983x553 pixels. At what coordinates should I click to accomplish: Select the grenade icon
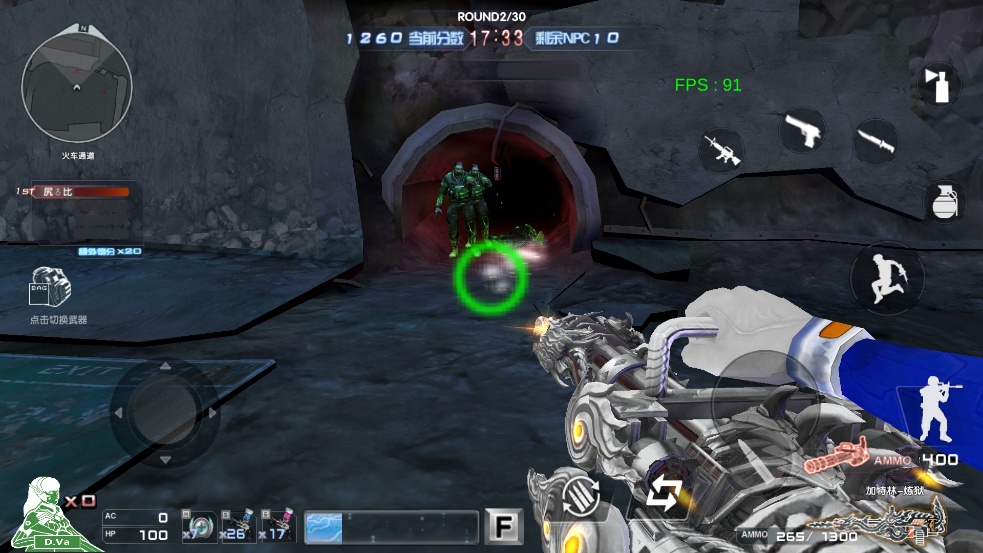click(x=943, y=201)
